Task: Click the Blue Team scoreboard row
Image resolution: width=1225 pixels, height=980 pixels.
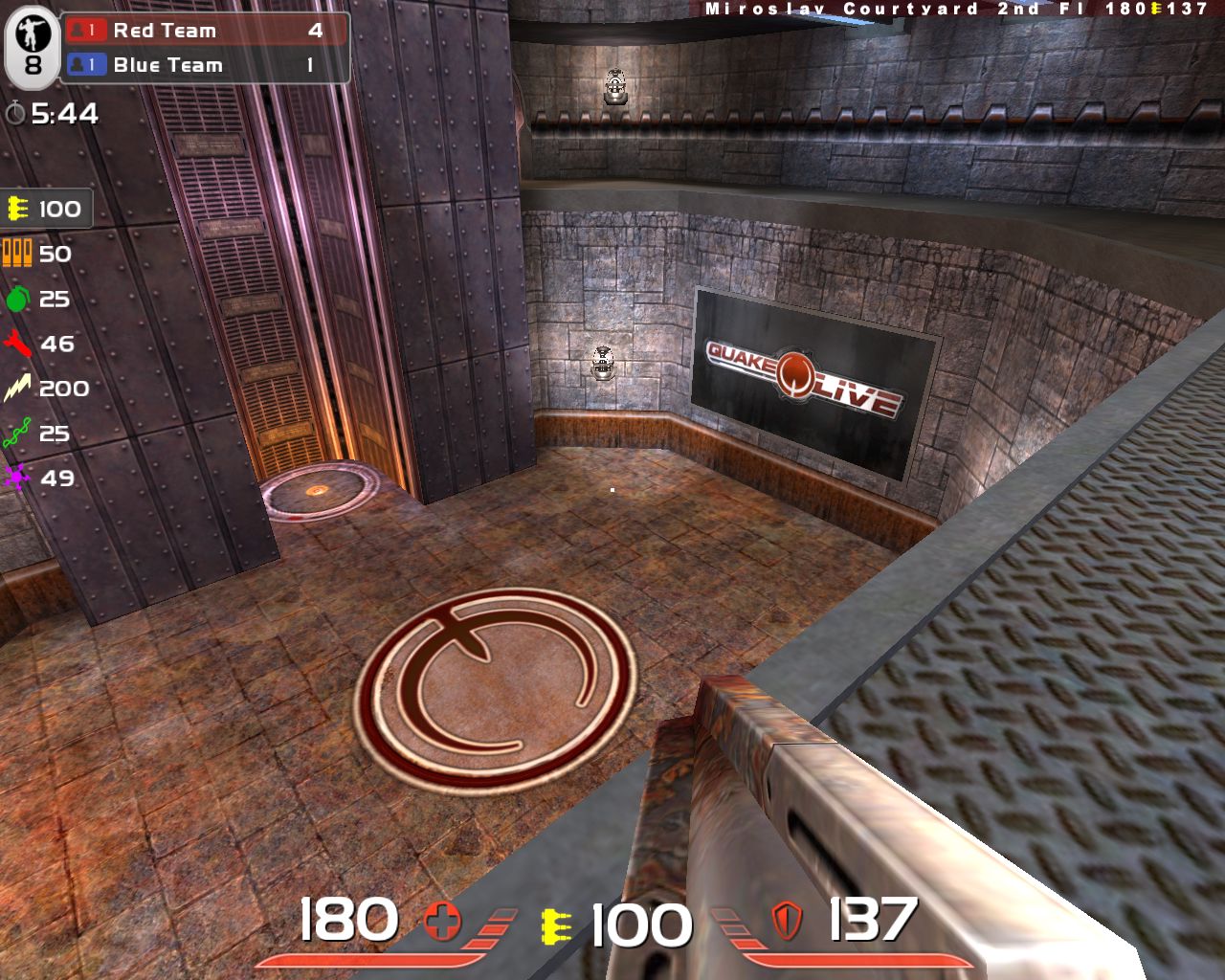Action: click(205, 65)
